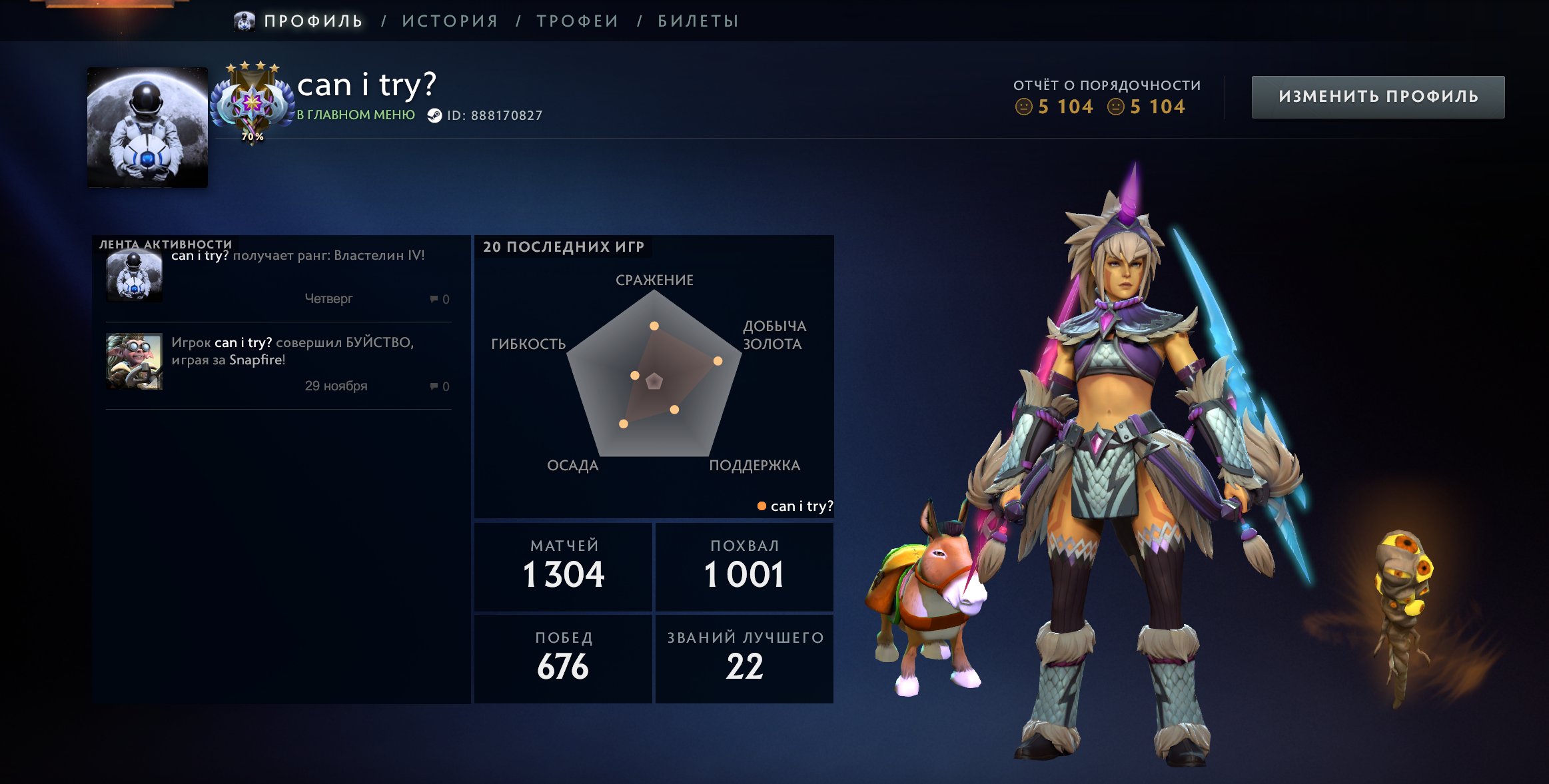The image size is (1549, 784).
Task: Select the БИЛЕТЫ menu item
Action: (x=690, y=20)
